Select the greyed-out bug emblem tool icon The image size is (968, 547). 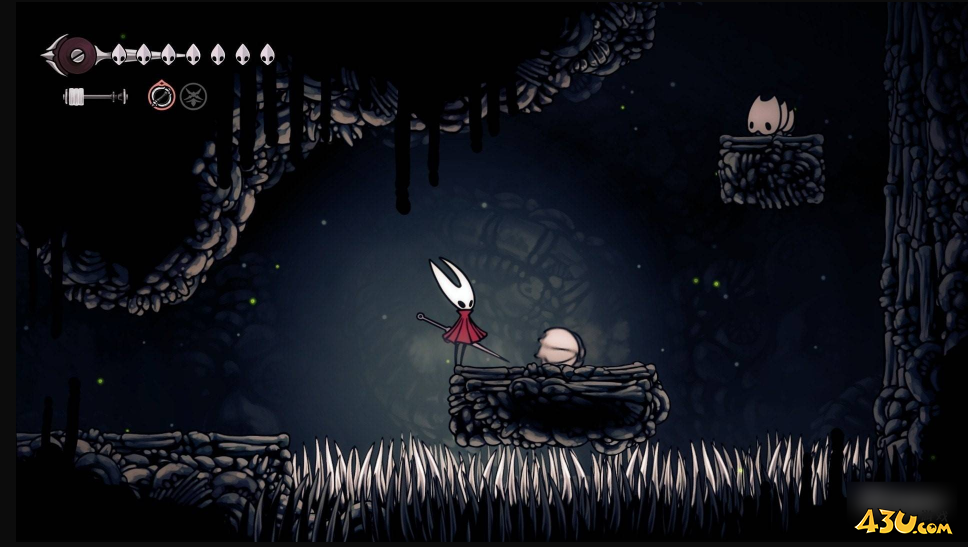[x=193, y=96]
